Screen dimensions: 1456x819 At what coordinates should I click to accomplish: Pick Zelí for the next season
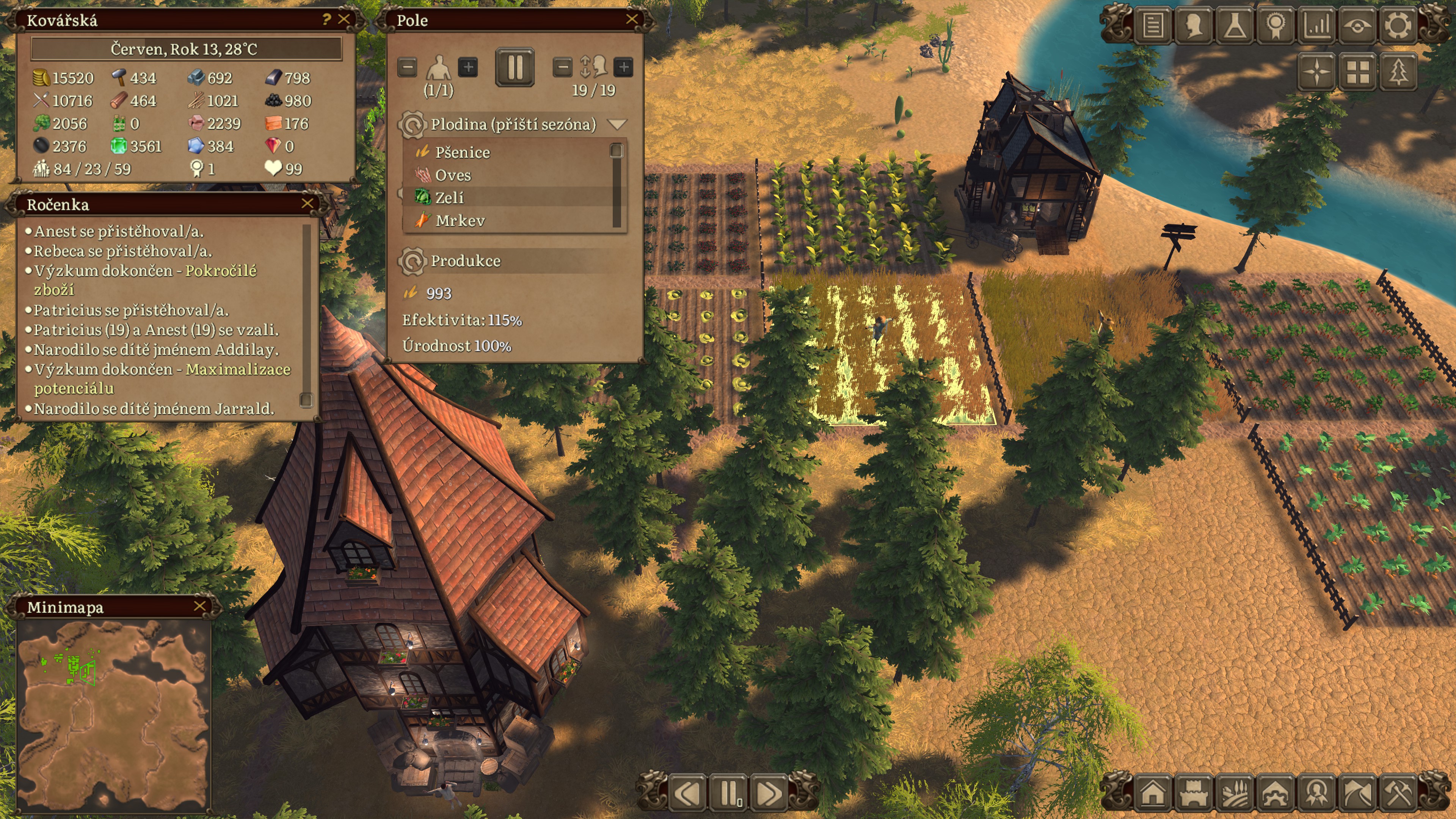coord(449,198)
